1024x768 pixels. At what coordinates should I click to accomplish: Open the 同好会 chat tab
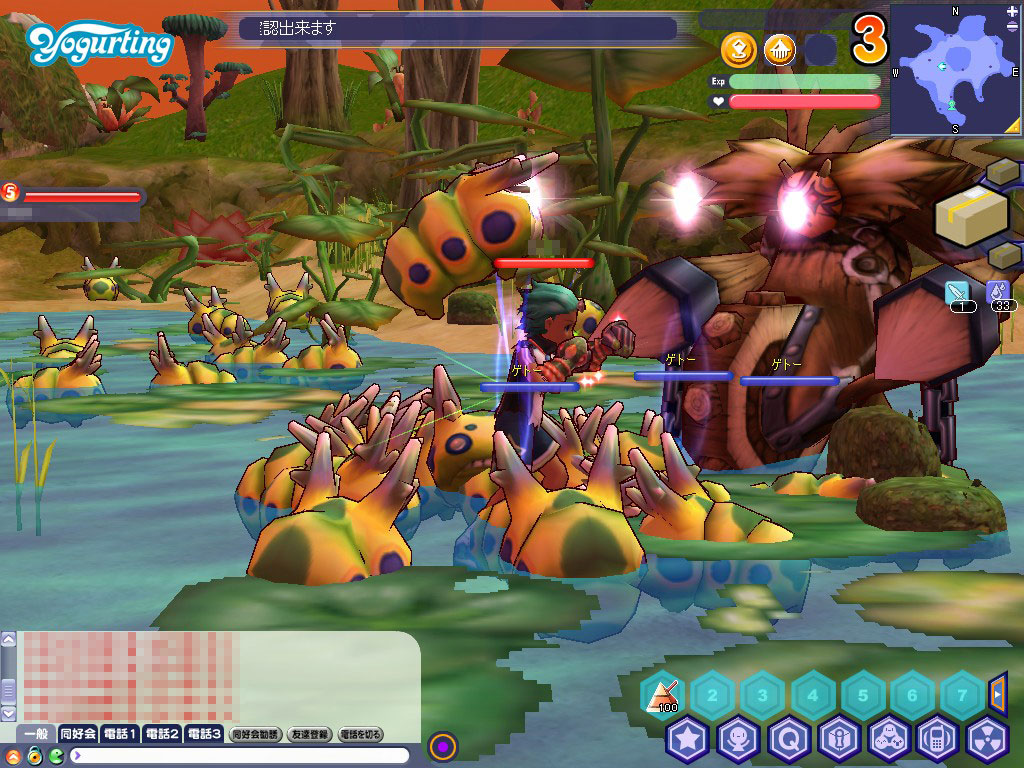(78, 734)
